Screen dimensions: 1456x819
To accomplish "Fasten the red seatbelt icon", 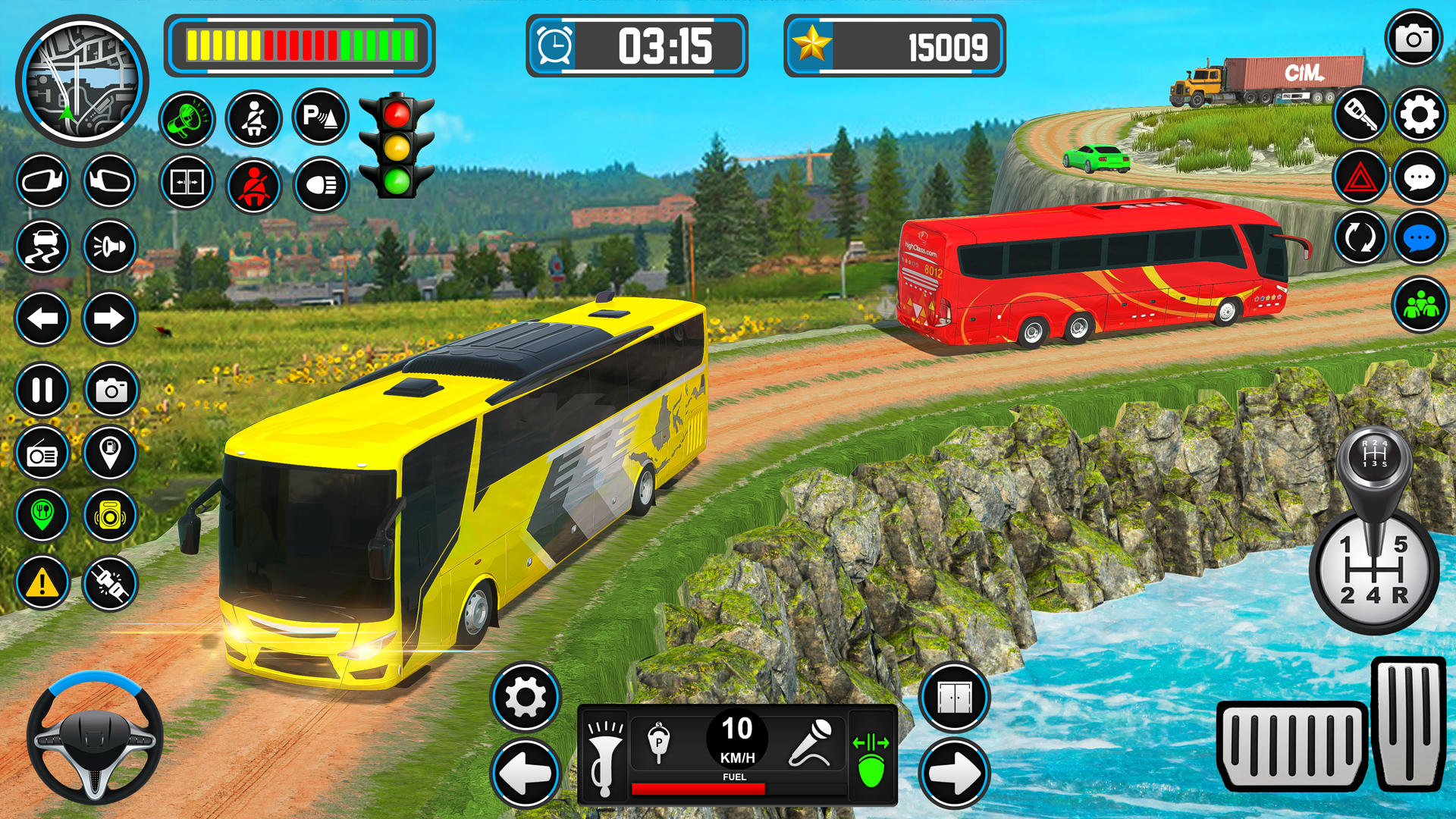I will point(253,185).
